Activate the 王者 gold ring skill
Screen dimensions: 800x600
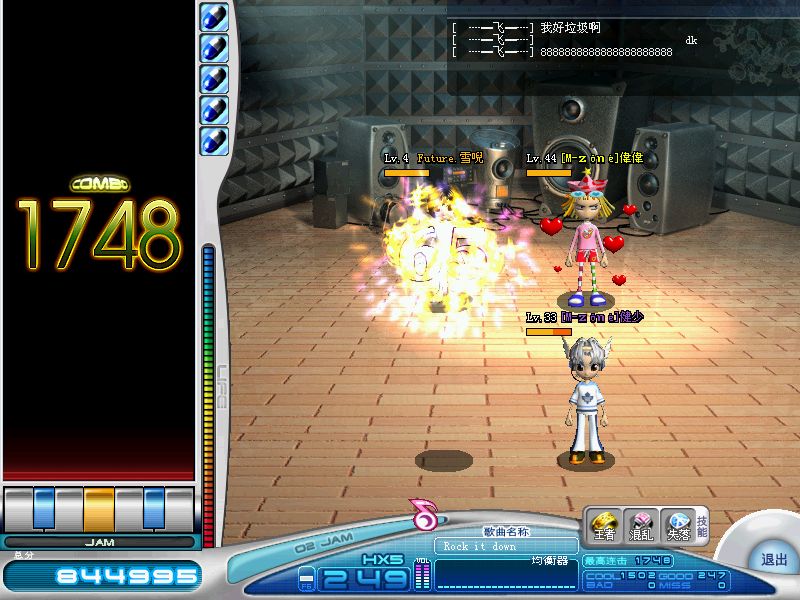click(603, 524)
